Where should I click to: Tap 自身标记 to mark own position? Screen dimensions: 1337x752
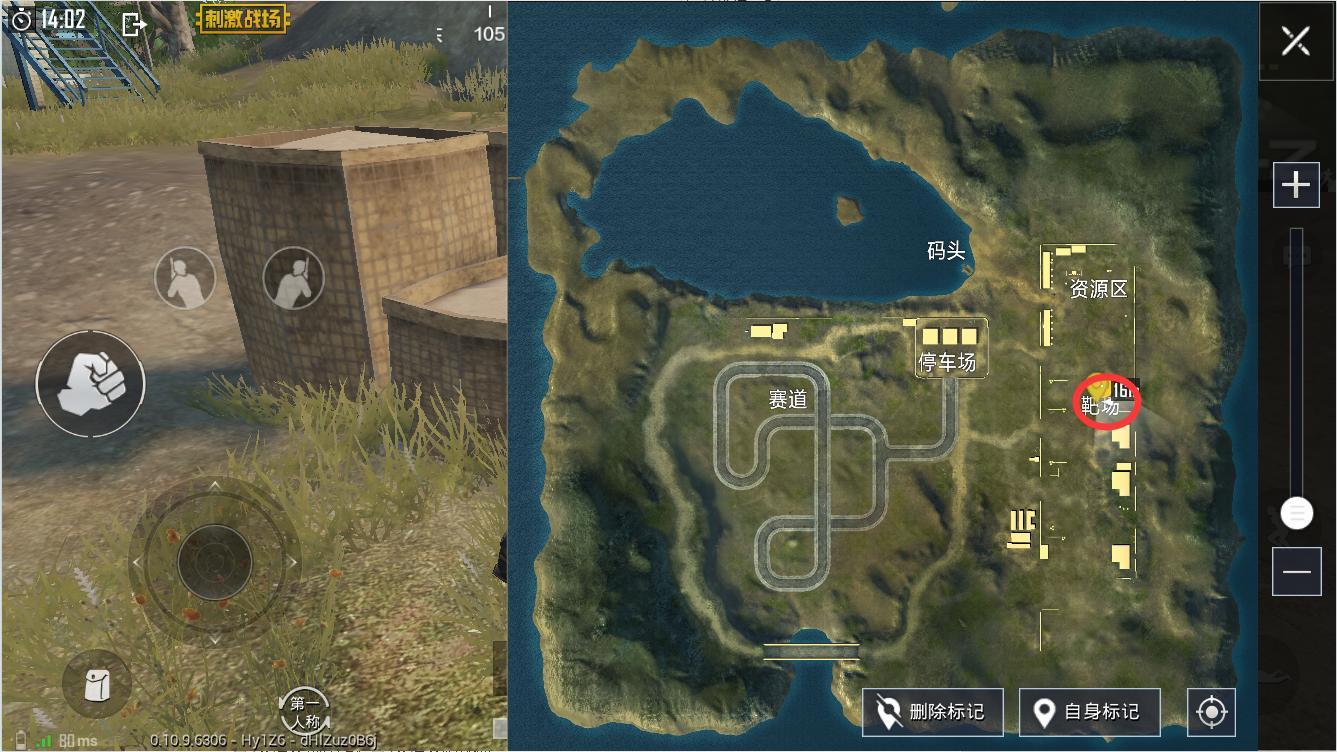point(1089,712)
